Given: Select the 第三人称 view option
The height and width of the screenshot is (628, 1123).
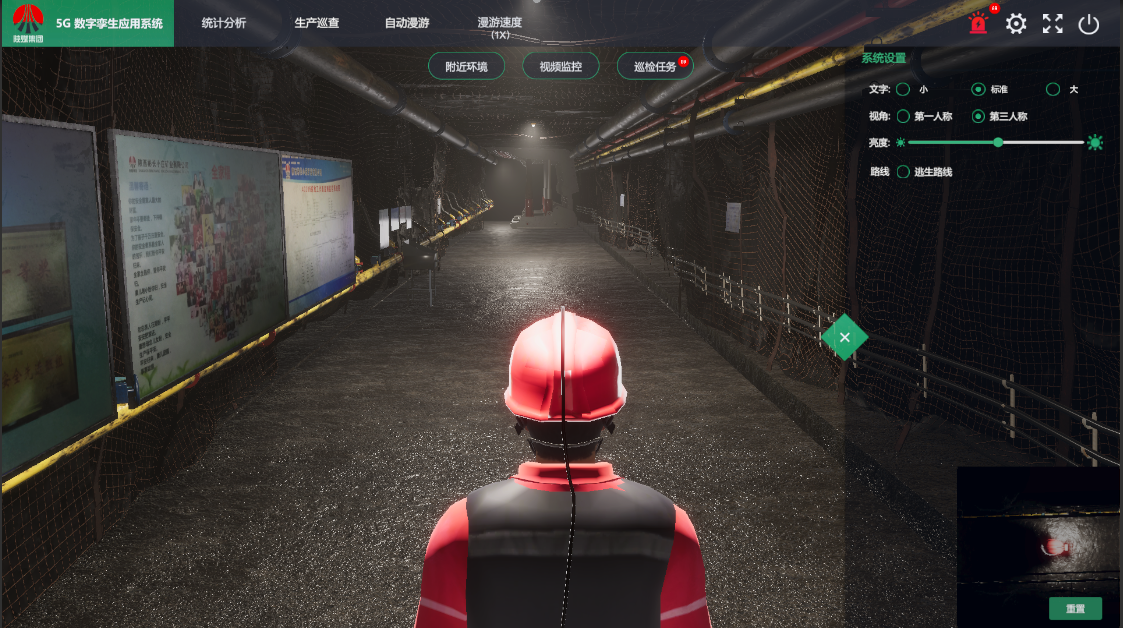Looking at the screenshot, I should tap(978, 117).
